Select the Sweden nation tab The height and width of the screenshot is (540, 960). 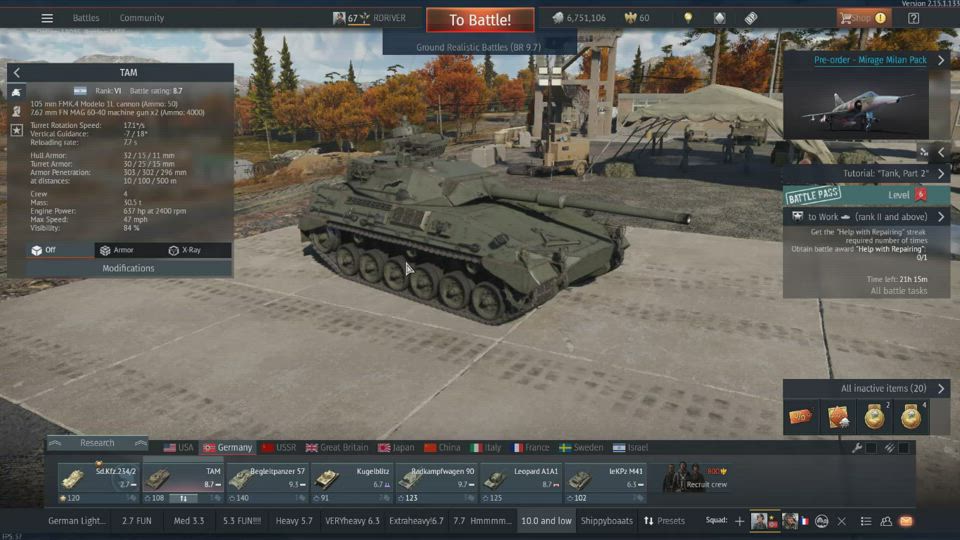[x=581, y=448]
